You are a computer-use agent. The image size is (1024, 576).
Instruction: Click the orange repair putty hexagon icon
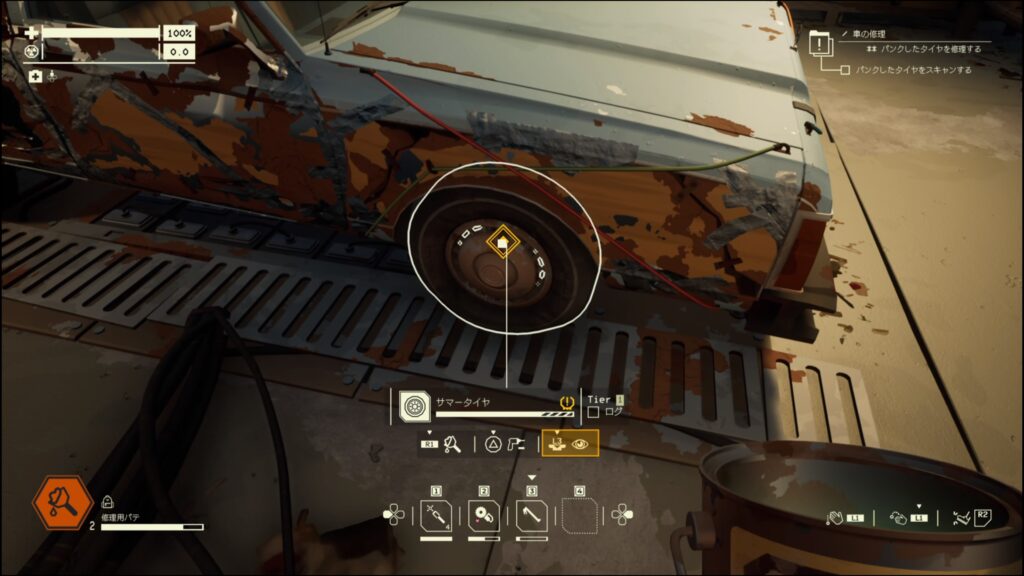(x=62, y=503)
